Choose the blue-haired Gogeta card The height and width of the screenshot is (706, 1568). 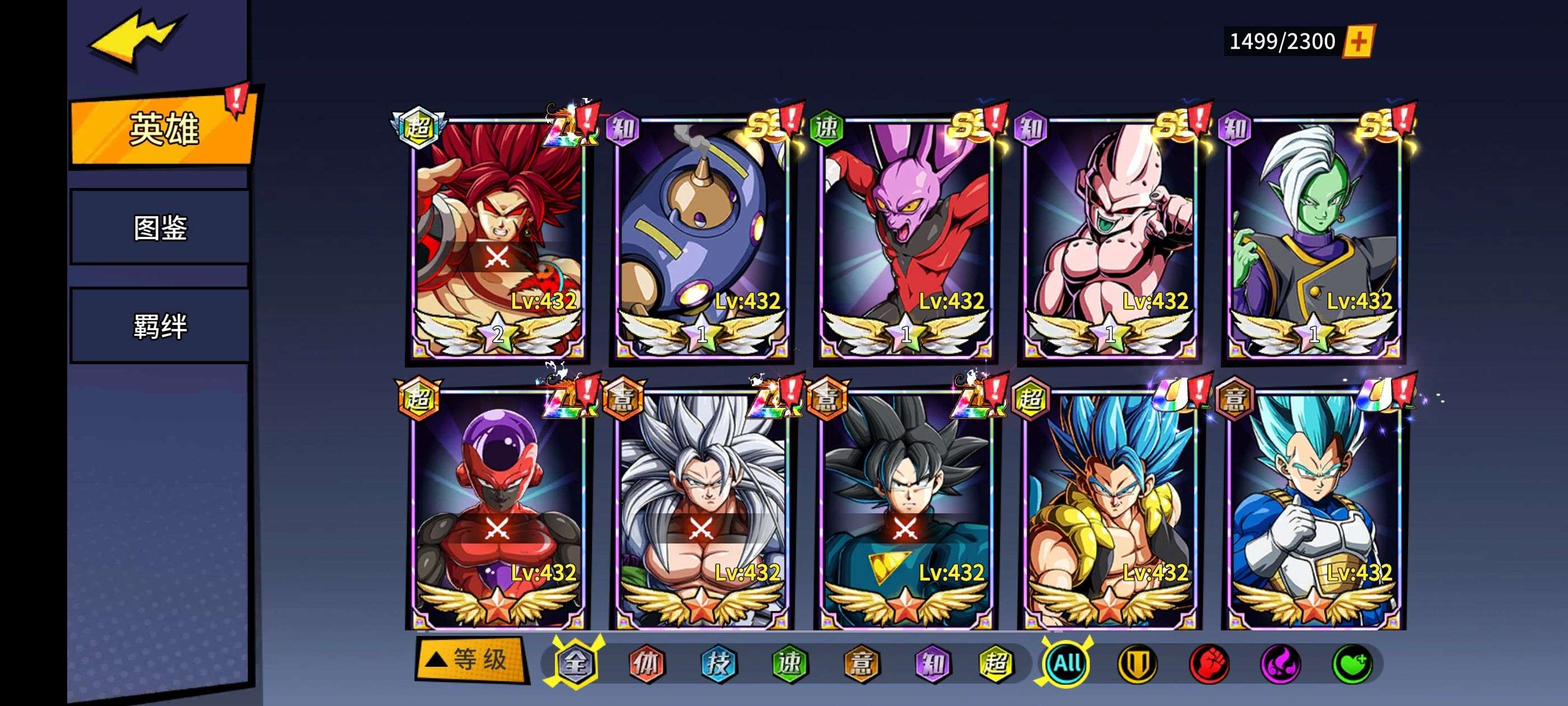pyautogui.click(x=1110, y=509)
